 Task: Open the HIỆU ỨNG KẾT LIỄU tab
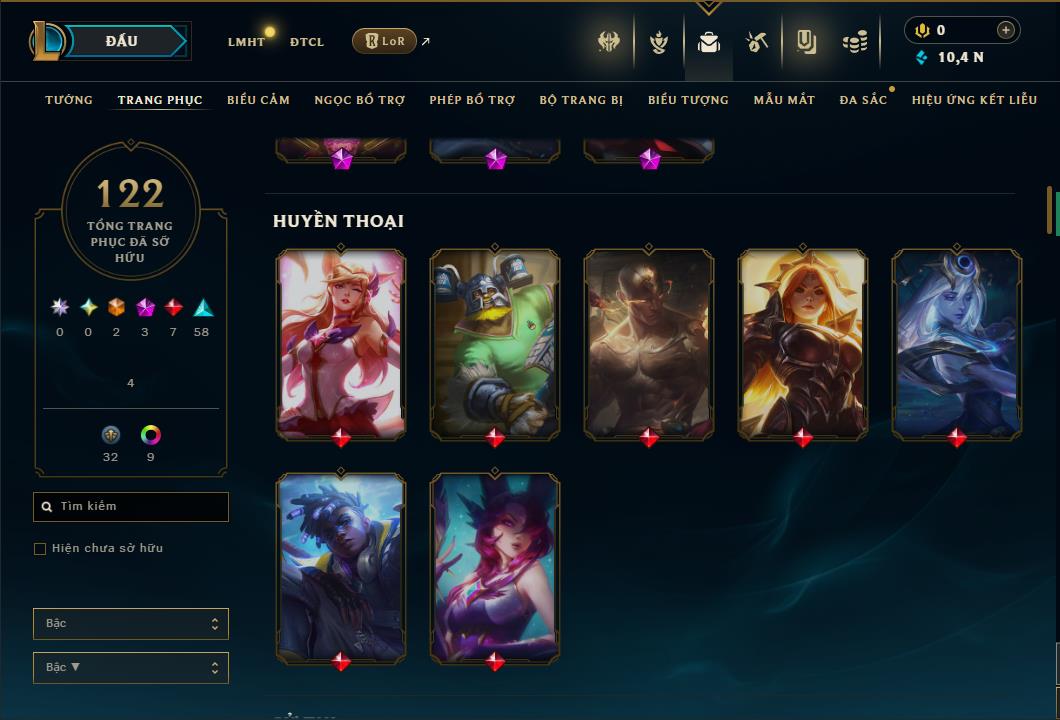tap(974, 100)
